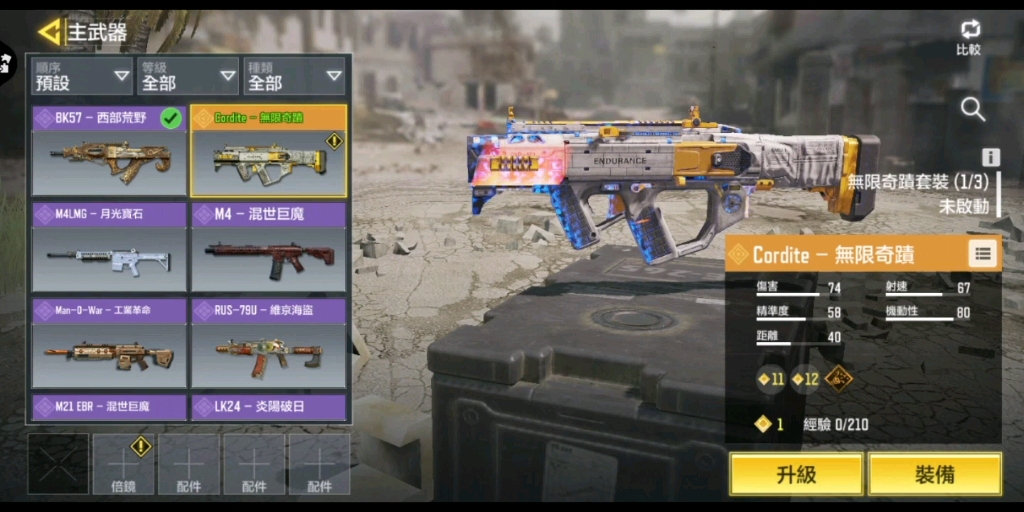
Task: Select the M21 EBR 混世巨魔 entry
Action: 109,407
